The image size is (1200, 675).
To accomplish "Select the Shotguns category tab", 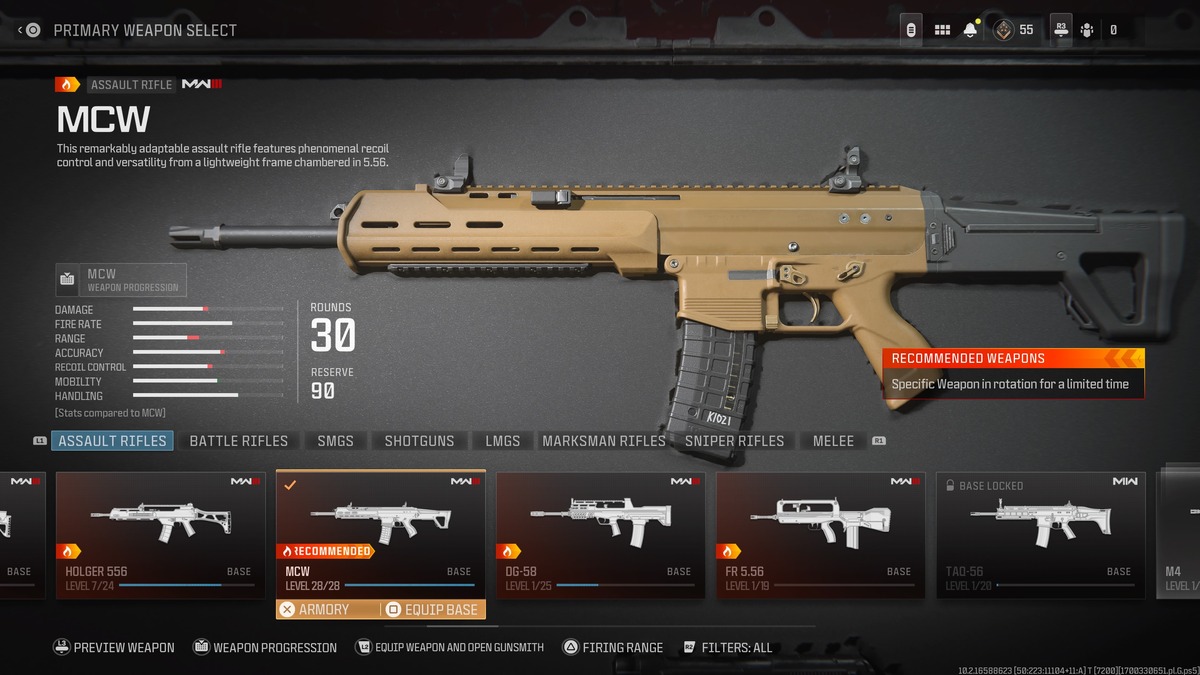I will [419, 441].
